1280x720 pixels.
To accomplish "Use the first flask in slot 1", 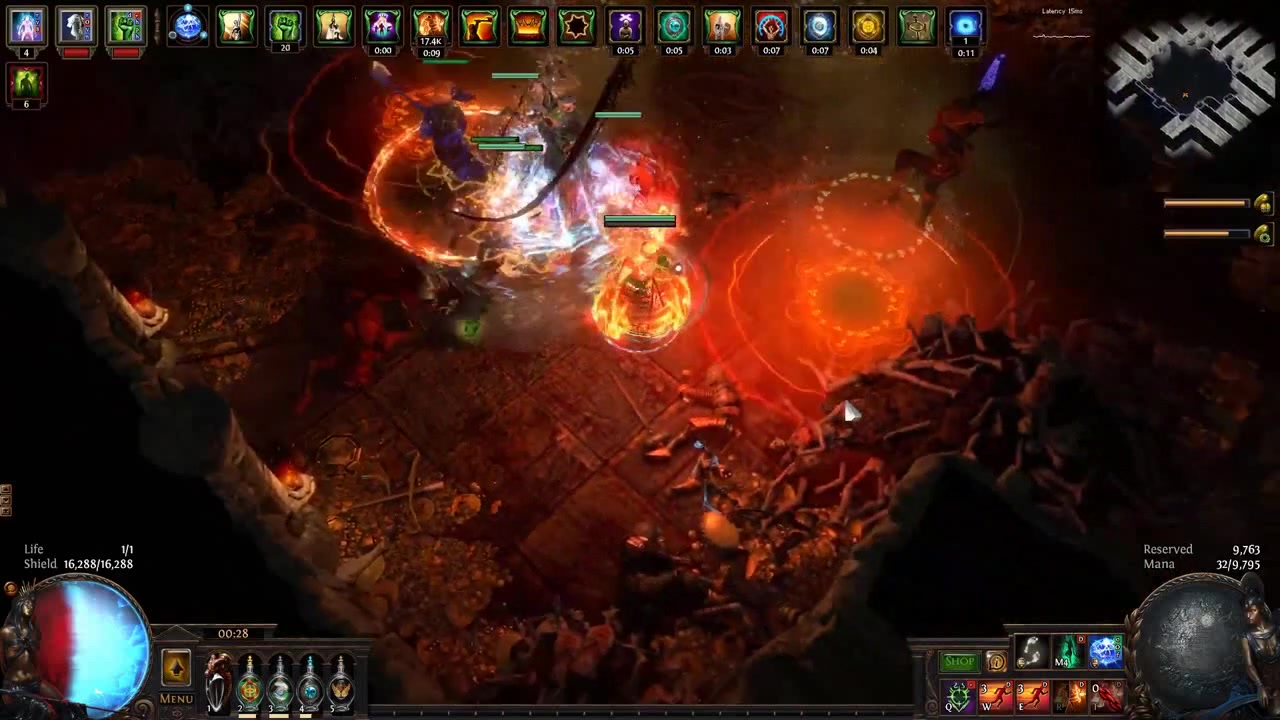I will point(217,683).
